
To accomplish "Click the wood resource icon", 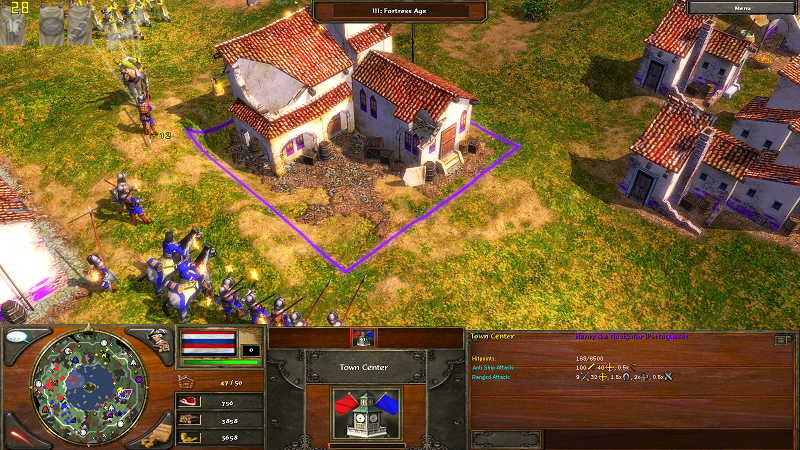I will (188, 420).
